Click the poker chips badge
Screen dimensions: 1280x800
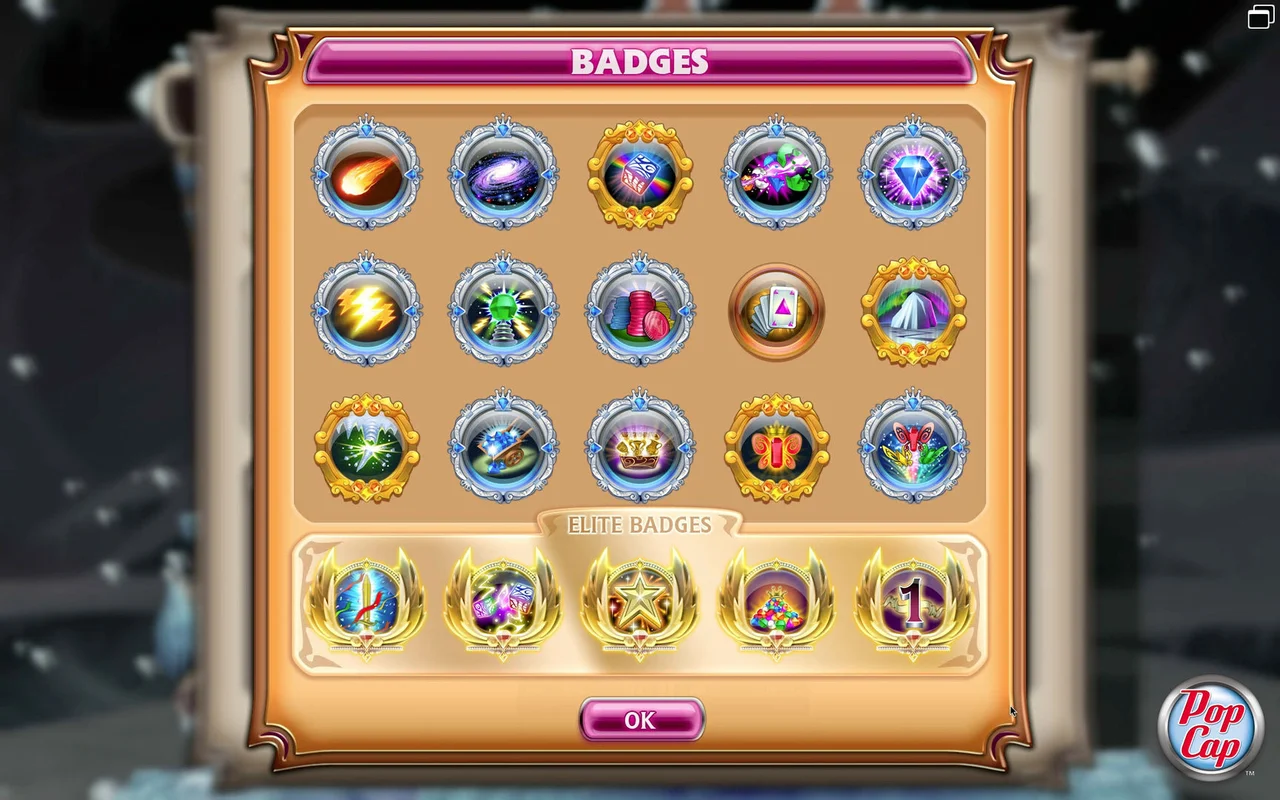pyautogui.click(x=640, y=310)
